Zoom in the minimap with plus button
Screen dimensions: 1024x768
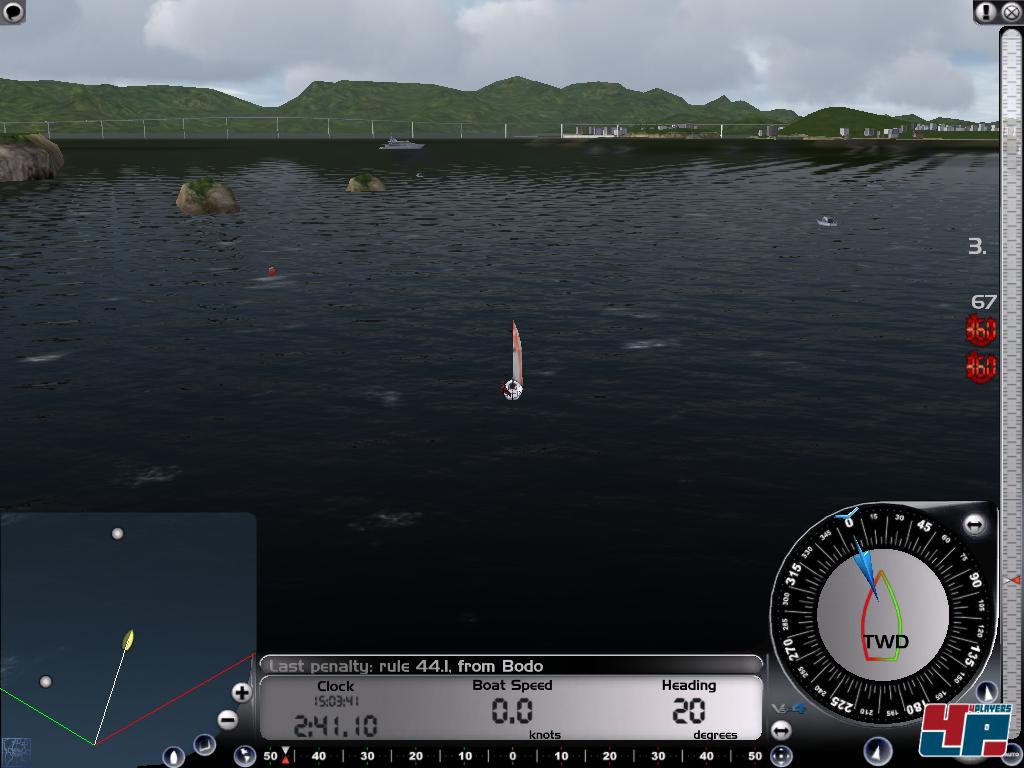(241, 692)
